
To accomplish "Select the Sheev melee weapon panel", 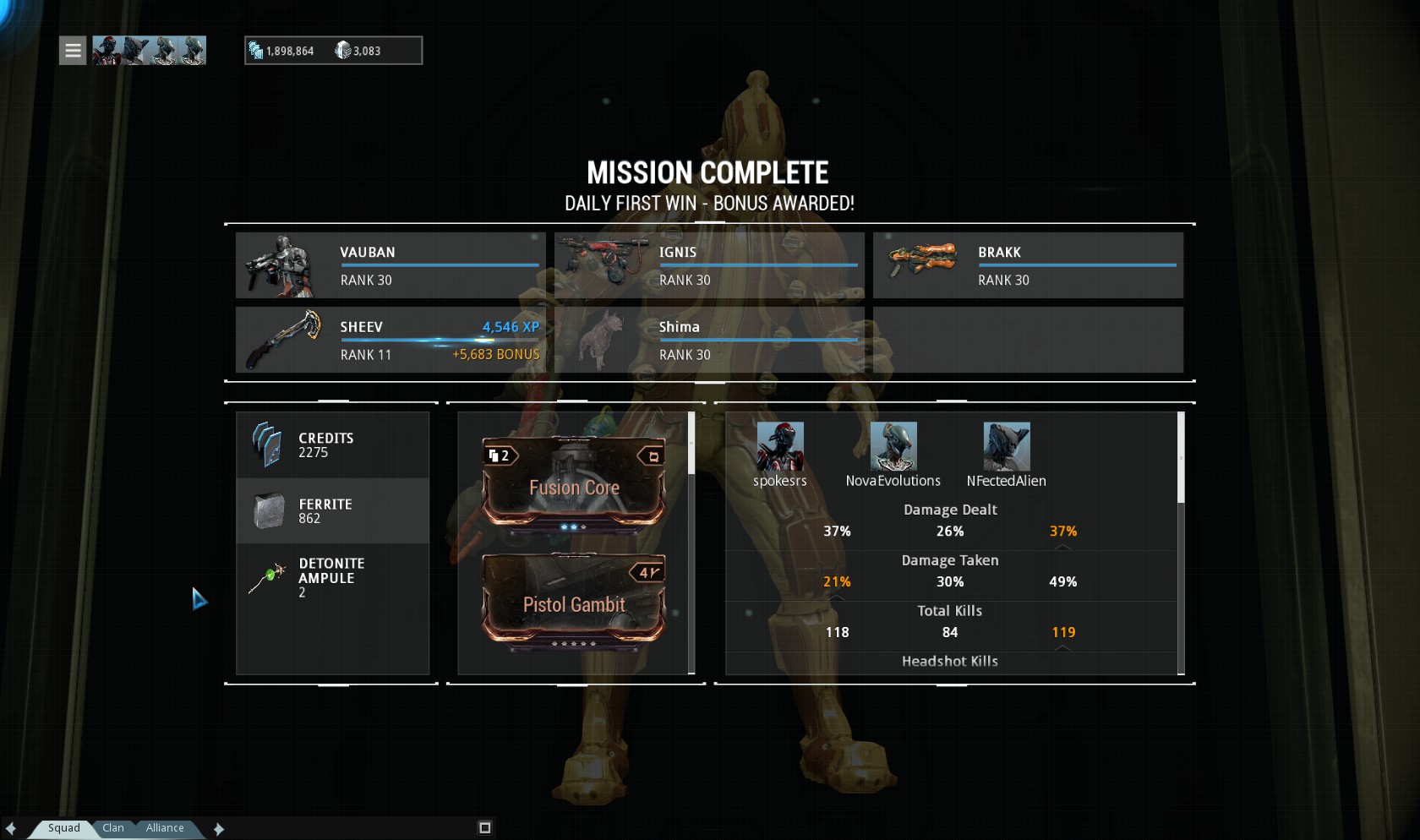I will pyautogui.click(x=390, y=340).
